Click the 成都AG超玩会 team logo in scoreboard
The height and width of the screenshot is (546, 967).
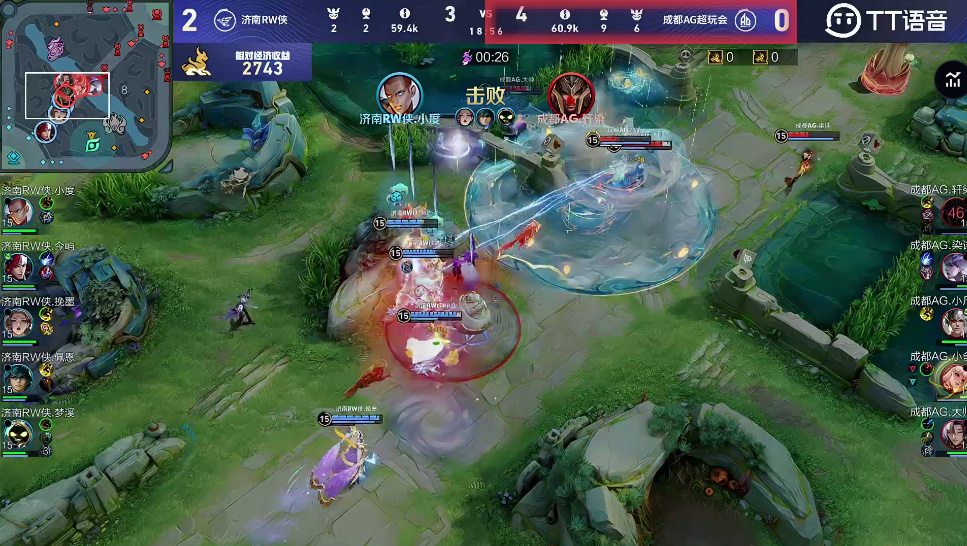click(745, 20)
